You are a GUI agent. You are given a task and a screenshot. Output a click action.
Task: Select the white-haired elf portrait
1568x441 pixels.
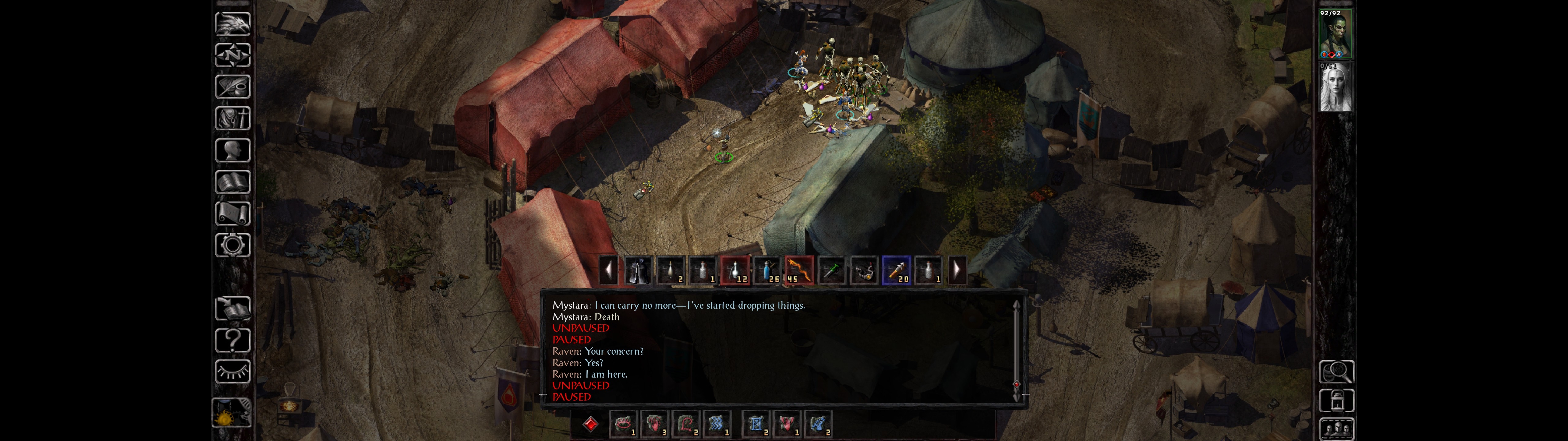1335,87
